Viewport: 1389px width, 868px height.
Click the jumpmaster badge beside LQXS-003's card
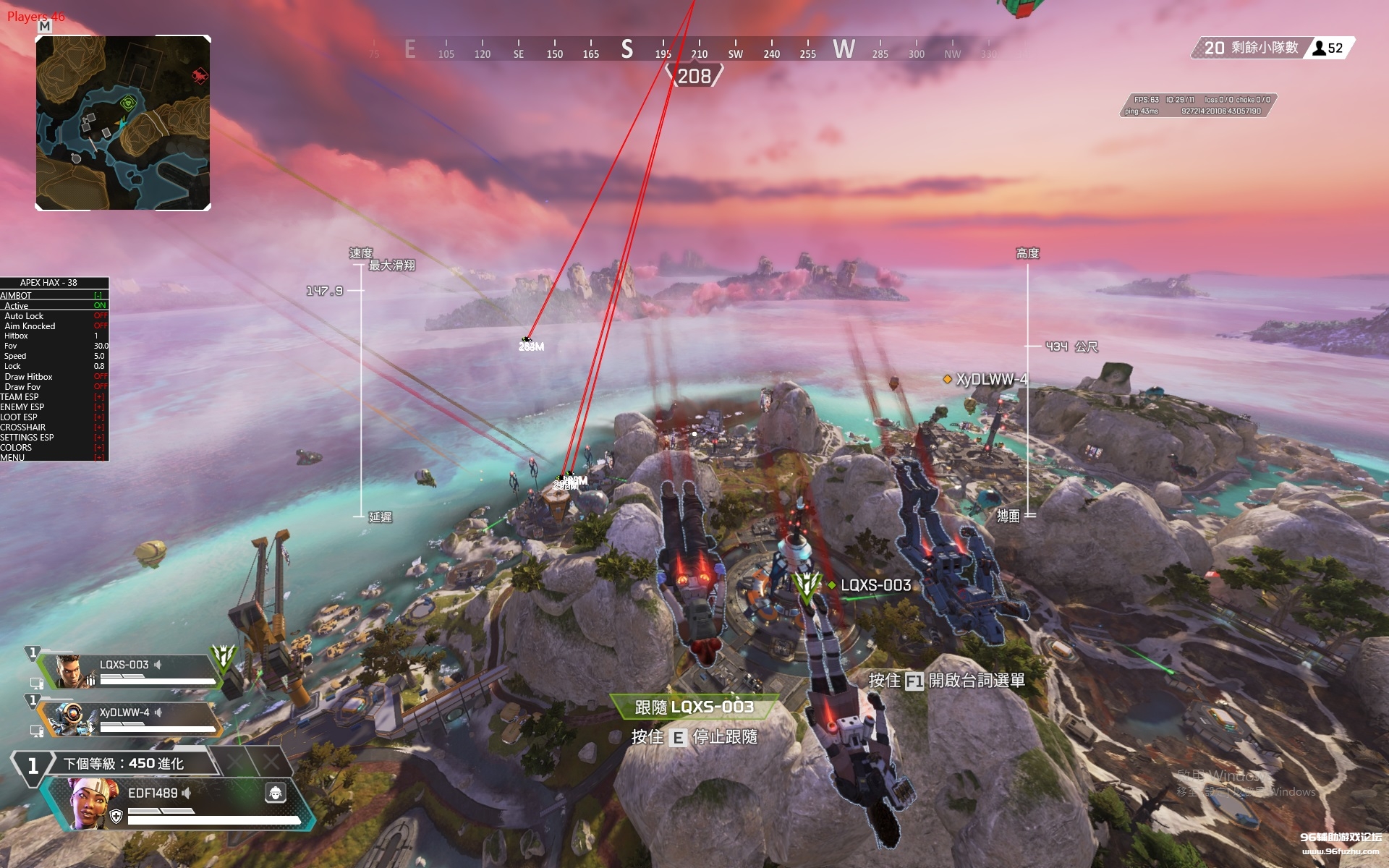[x=224, y=656]
